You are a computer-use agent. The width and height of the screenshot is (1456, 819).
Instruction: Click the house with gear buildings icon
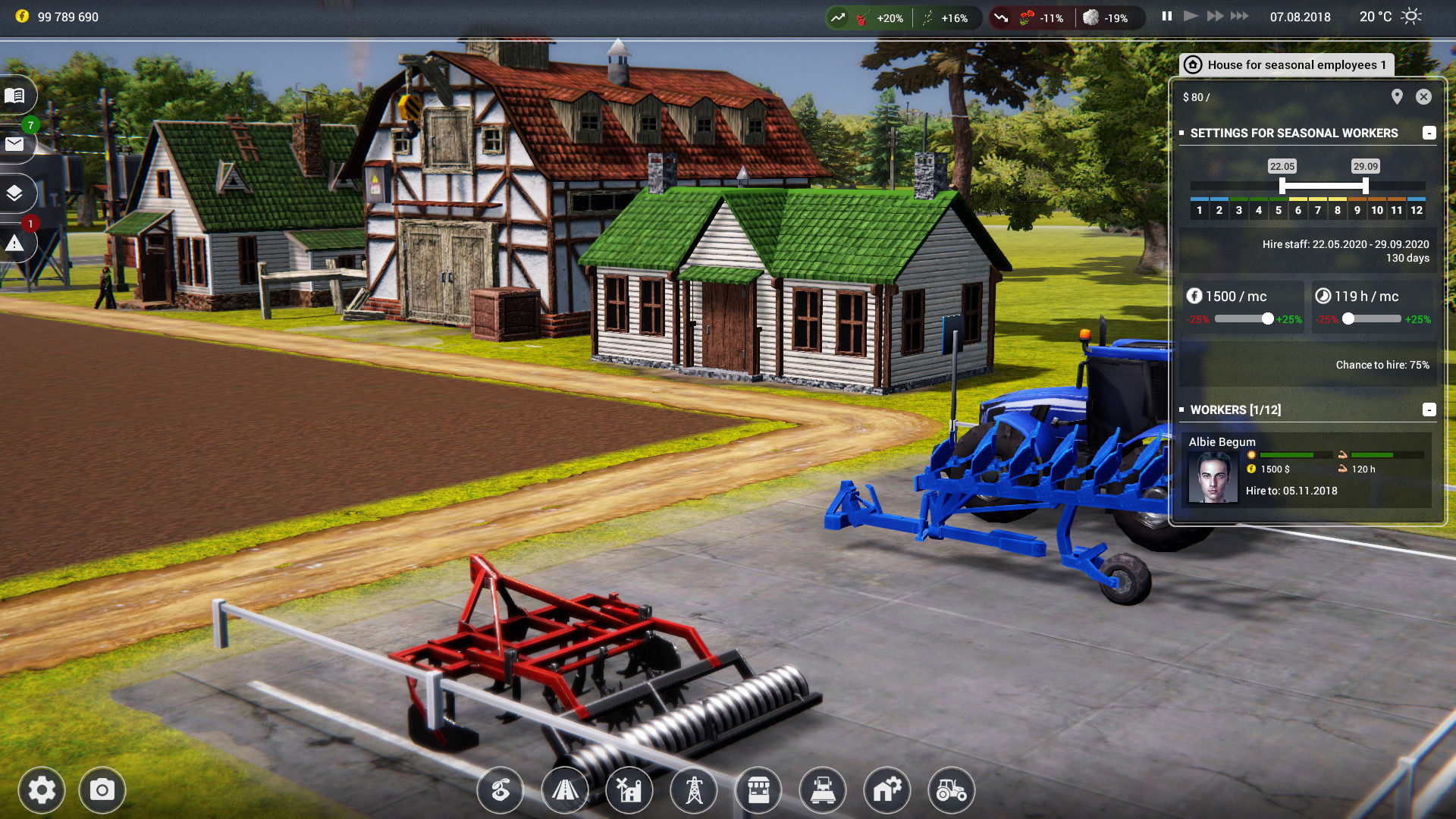pos(886,790)
